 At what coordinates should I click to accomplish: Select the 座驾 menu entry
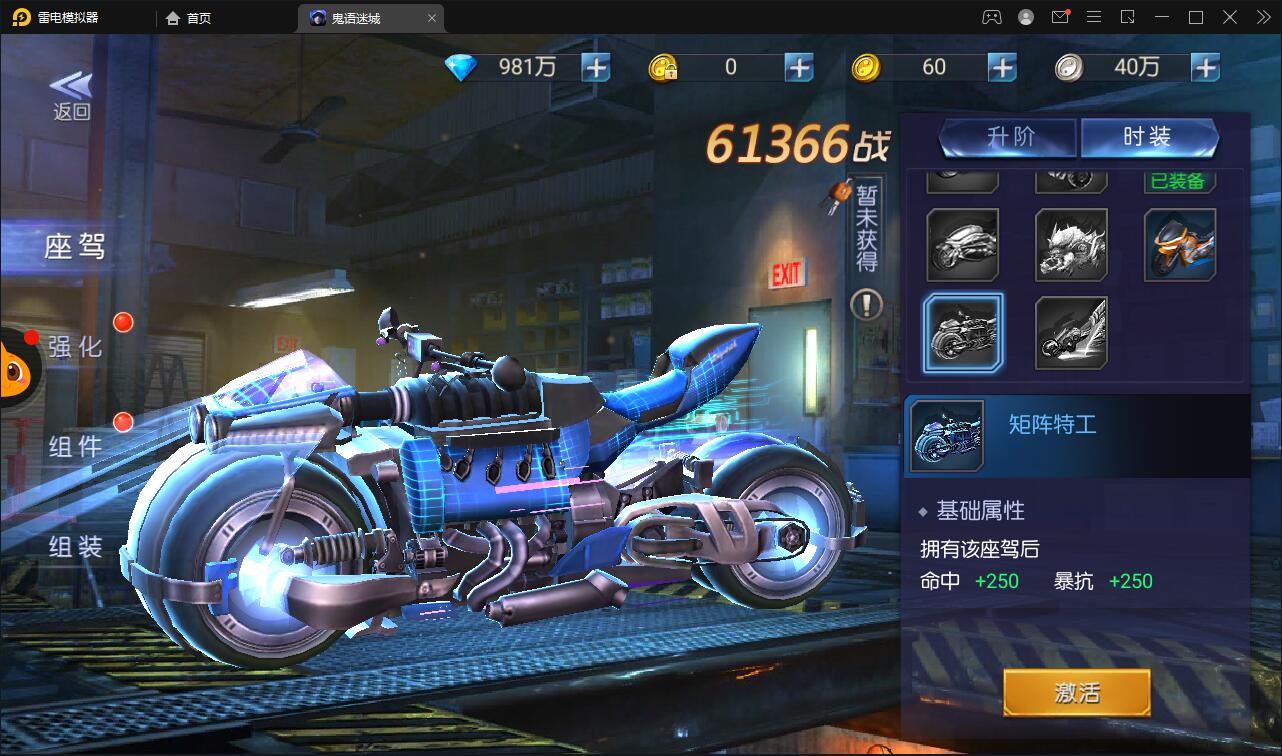pos(73,247)
